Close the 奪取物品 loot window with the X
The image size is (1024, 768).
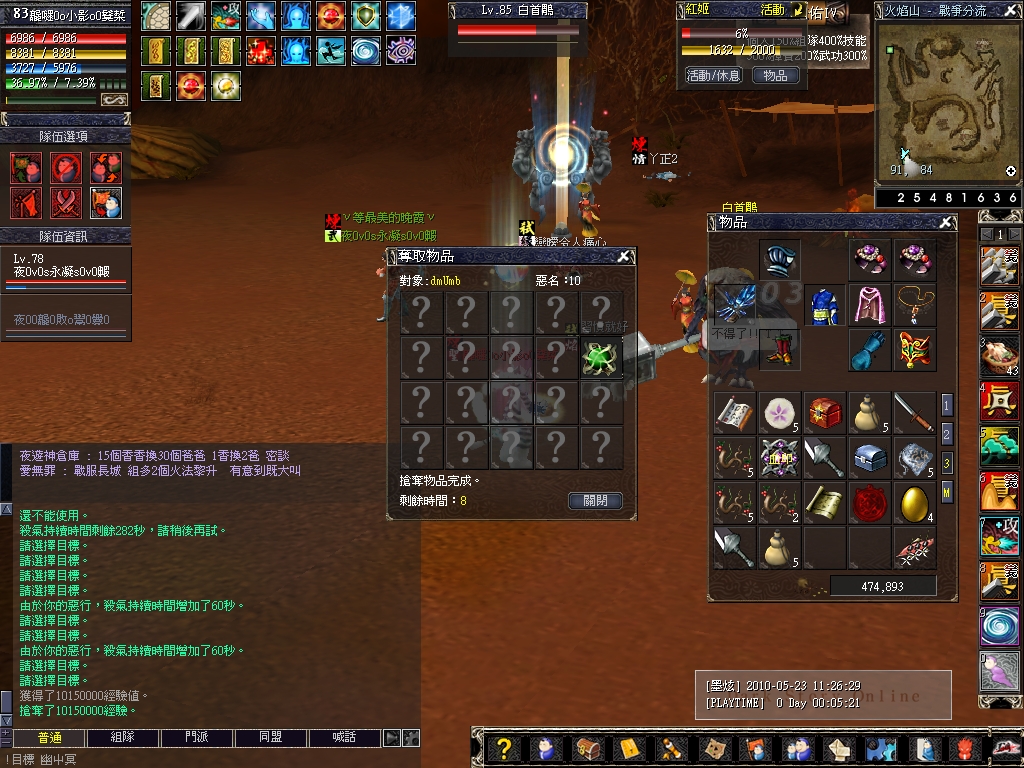pos(624,257)
